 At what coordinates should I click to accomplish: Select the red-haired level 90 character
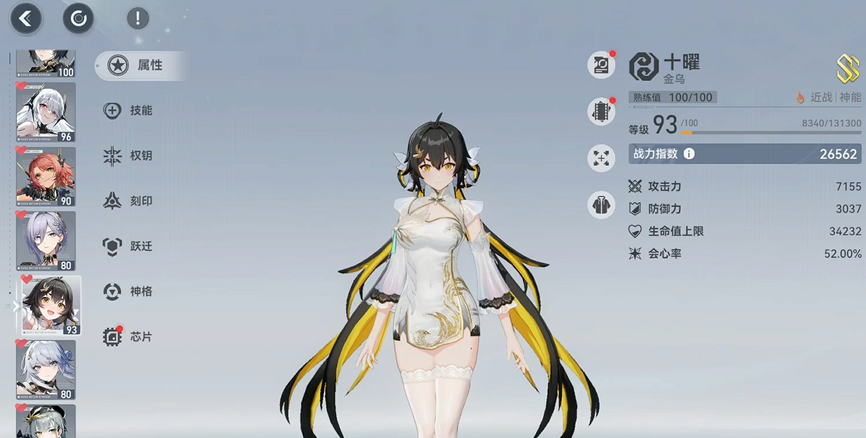(46, 177)
